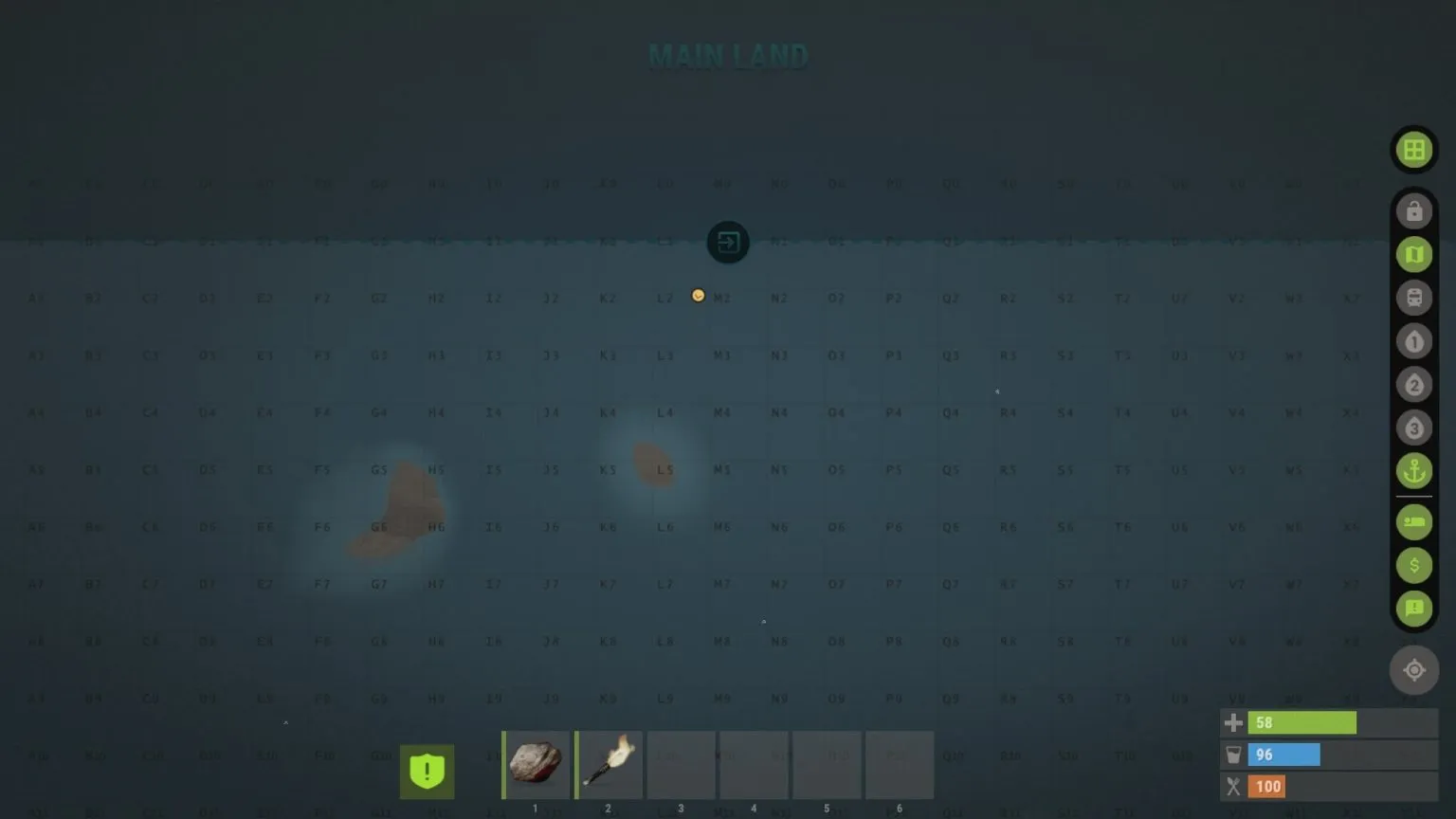
Task: Open the vending machine dollar icon
Action: (x=1413, y=566)
